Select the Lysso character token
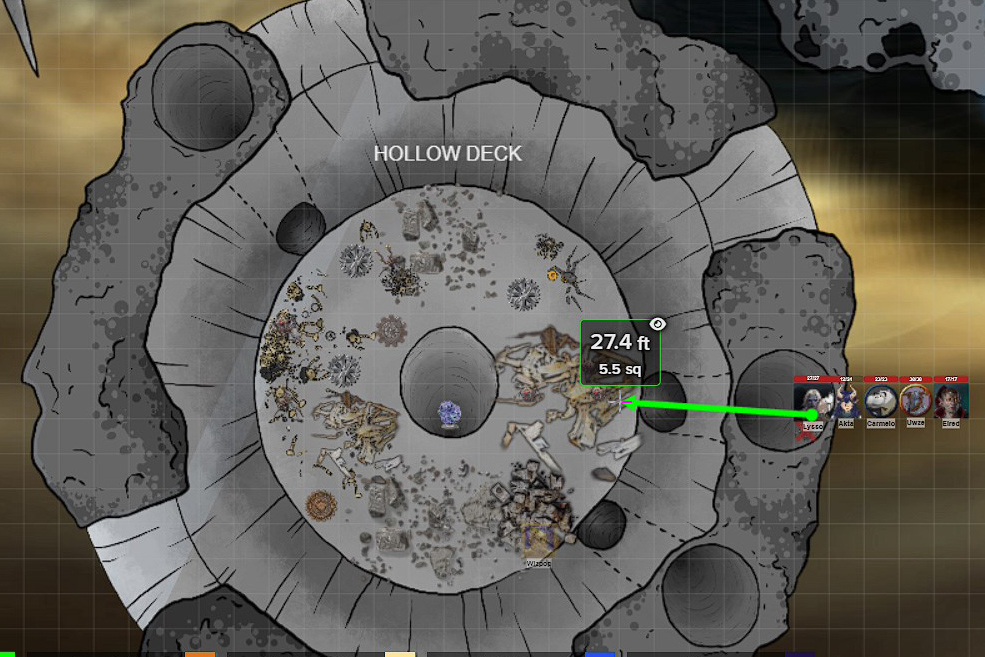Screen dimensions: 985x657 (x=811, y=401)
